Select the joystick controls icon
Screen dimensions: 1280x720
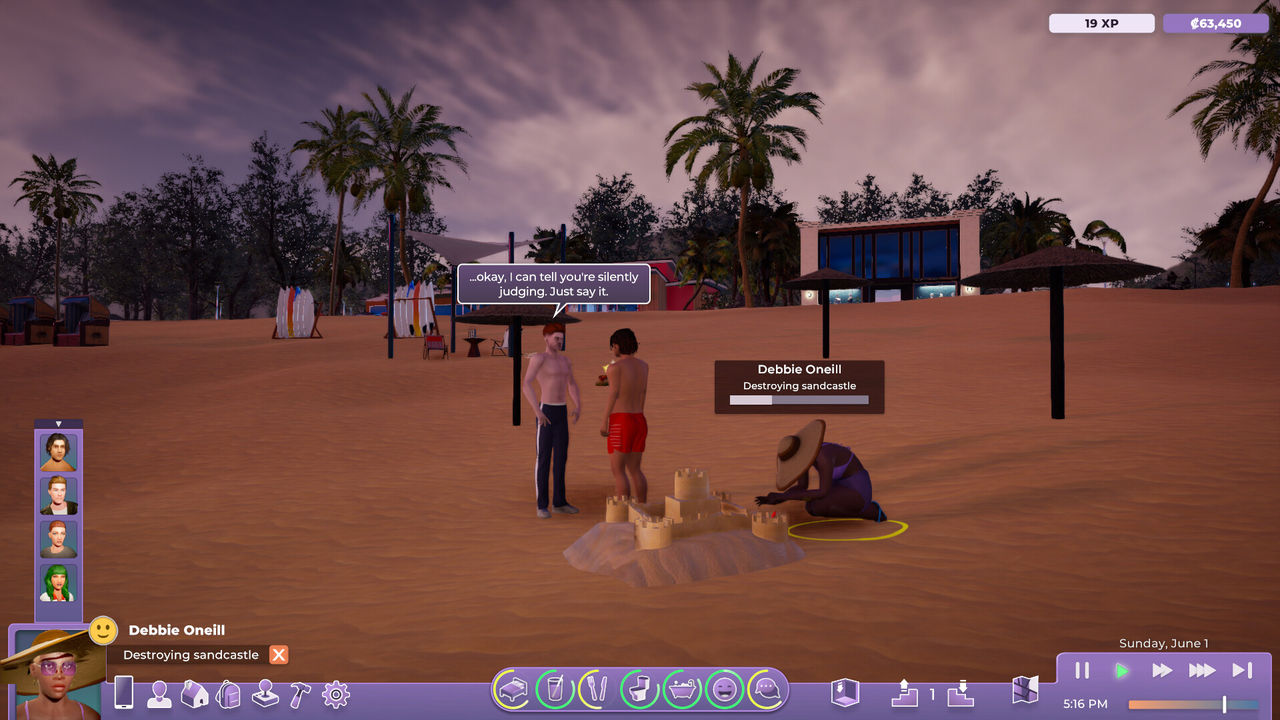click(264, 692)
